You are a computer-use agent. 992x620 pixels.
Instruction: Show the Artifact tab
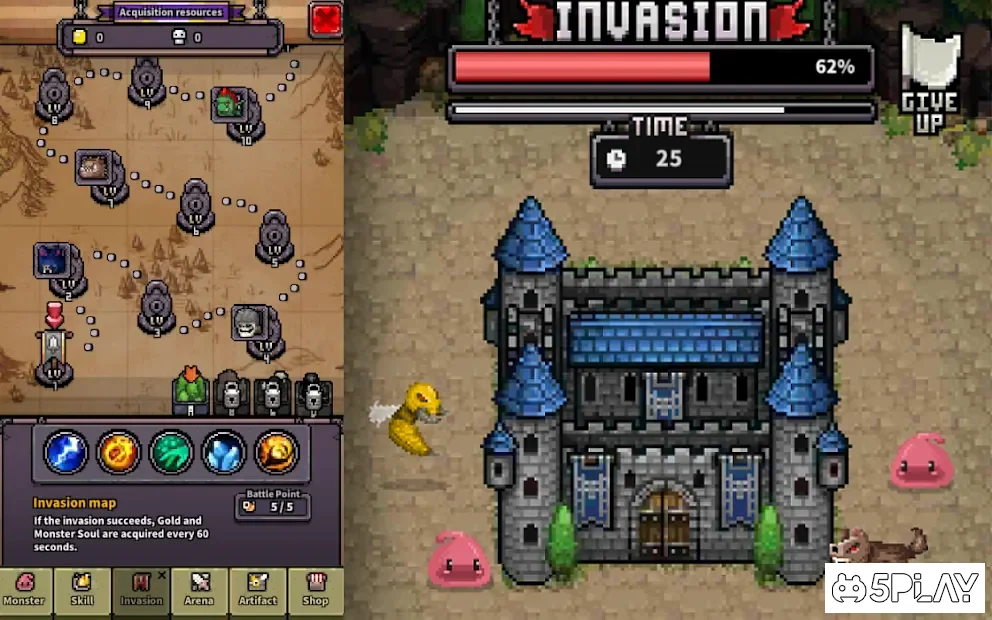click(258, 590)
